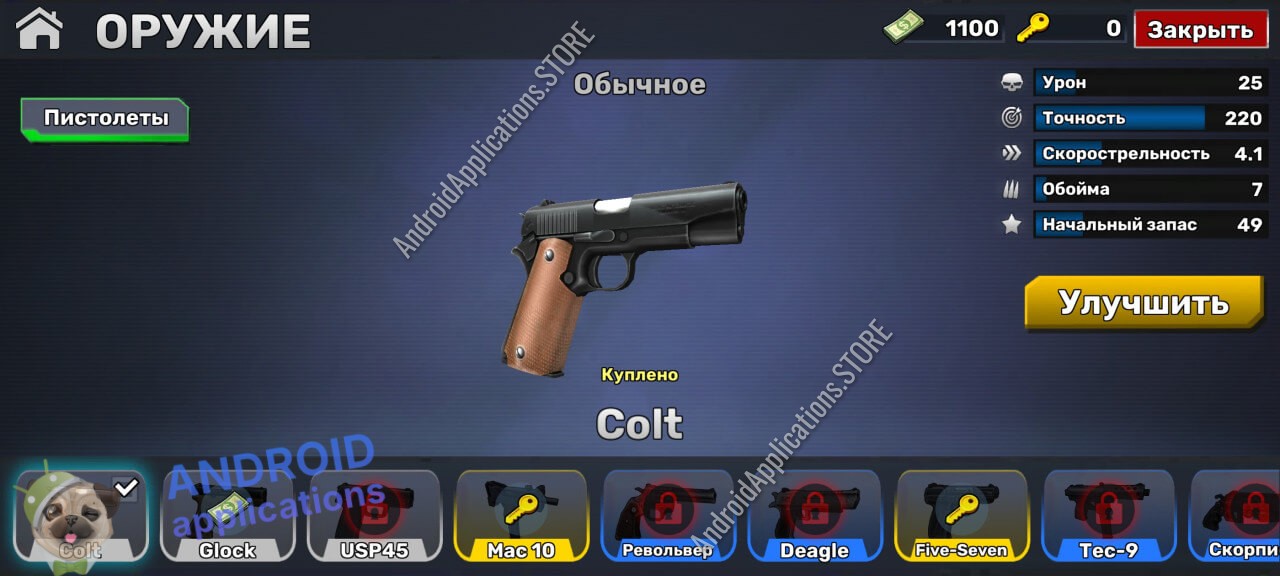This screenshot has height=576, width=1280.
Task: Pick the locked Tec-9 tile
Action: pyautogui.click(x=1108, y=515)
